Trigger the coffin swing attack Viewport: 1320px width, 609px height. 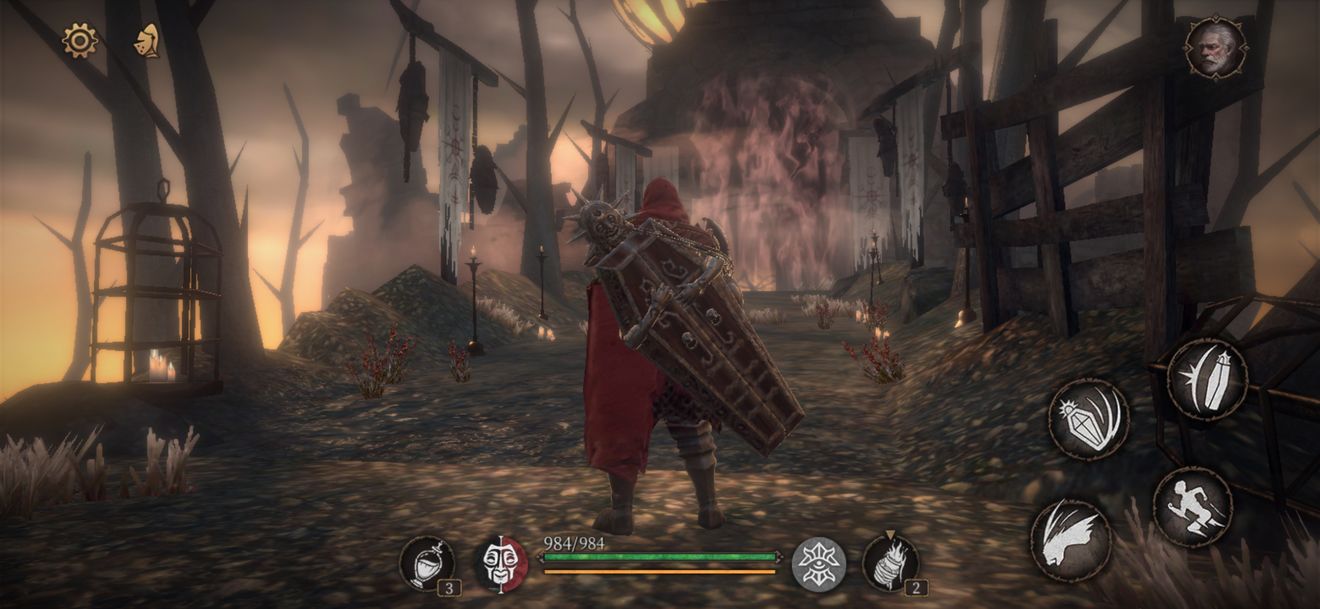[1088, 418]
